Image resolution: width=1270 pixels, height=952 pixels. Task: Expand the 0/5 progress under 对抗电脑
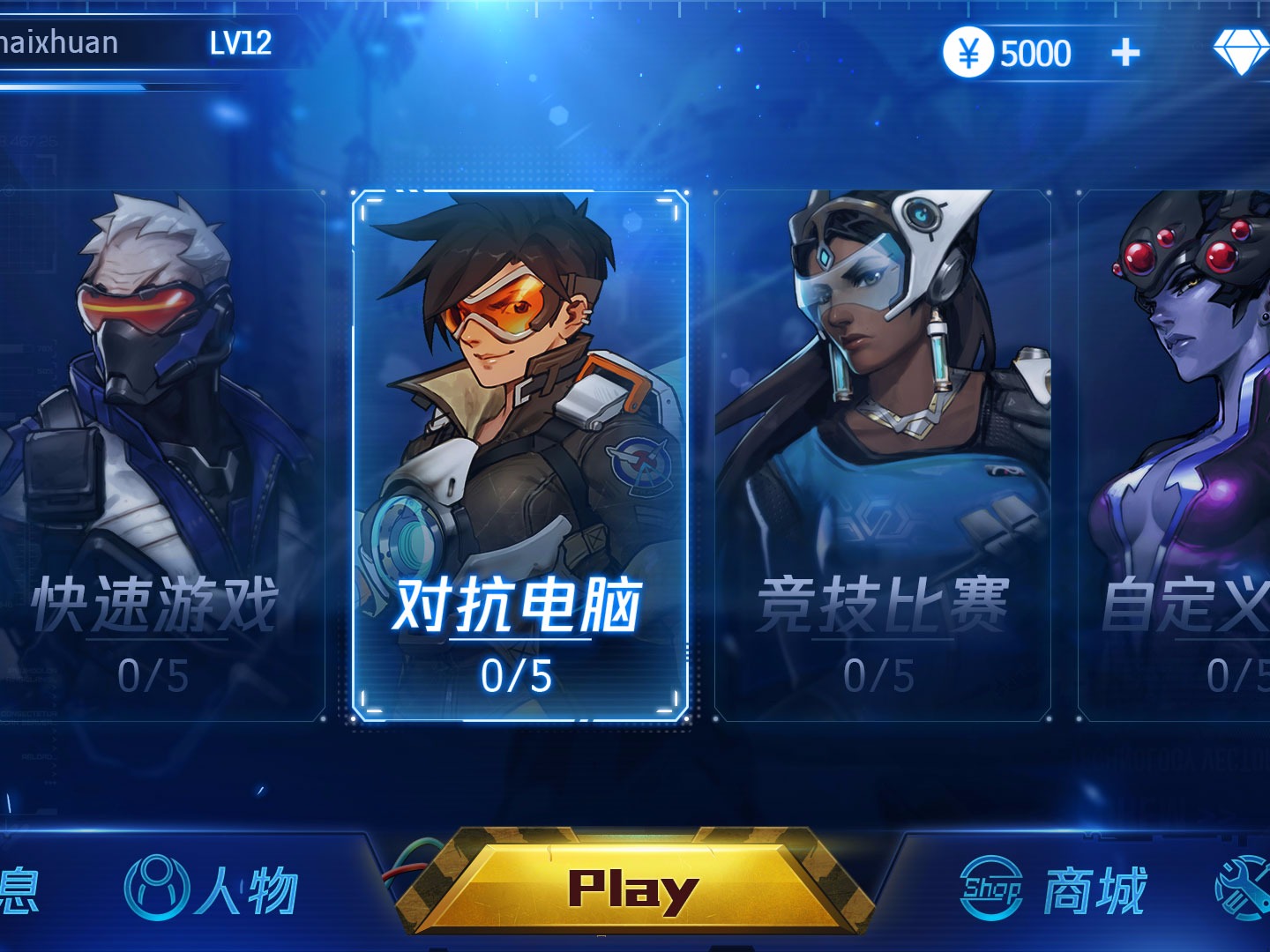click(x=519, y=674)
